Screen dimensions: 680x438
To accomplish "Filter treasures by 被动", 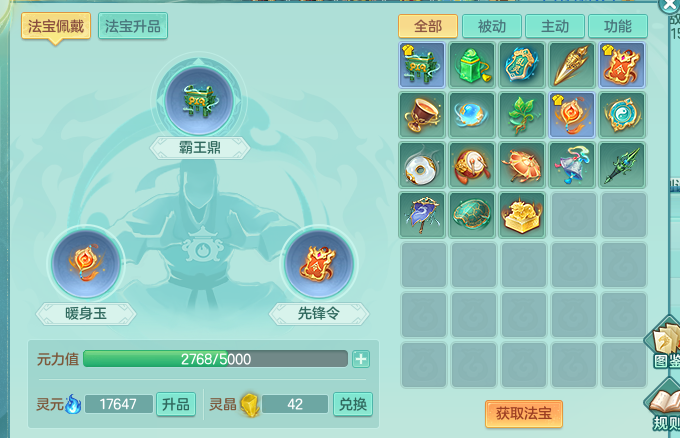I will pos(492,26).
